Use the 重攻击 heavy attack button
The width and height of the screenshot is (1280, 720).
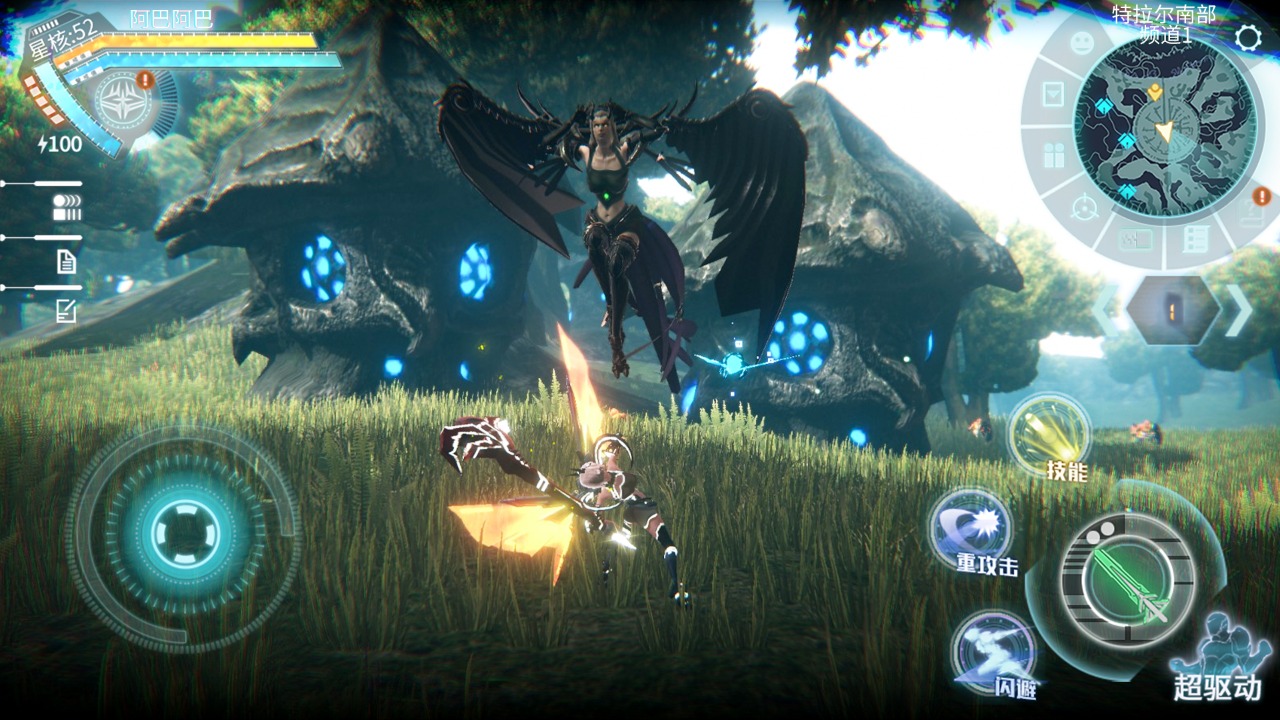[971, 529]
